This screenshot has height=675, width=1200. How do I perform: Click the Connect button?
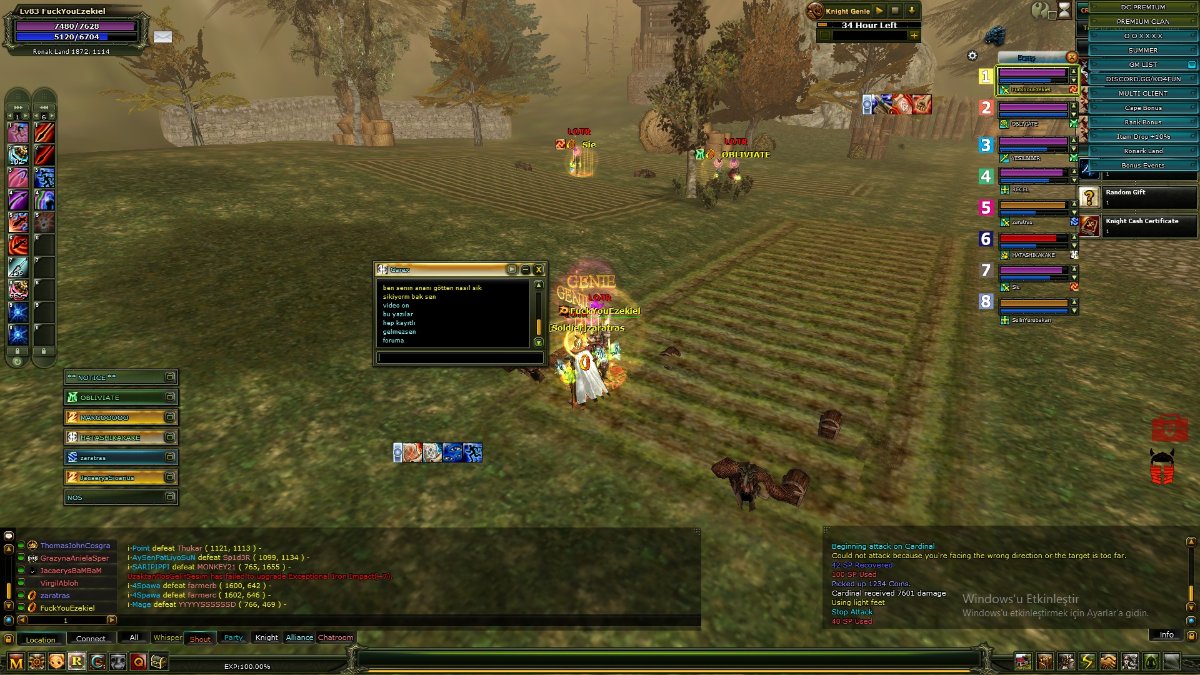[90, 639]
